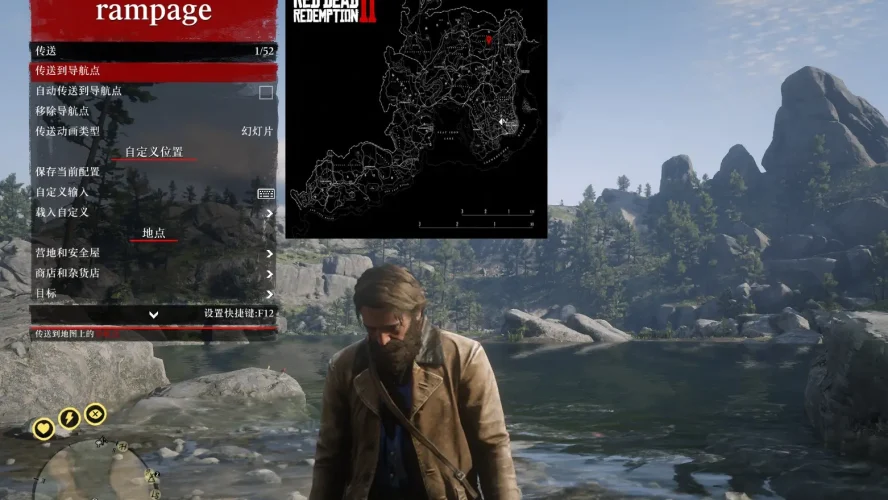Image resolution: width=888 pixels, height=500 pixels.
Task: Open the 载入自定义 submenu
Action: [x=153, y=212]
